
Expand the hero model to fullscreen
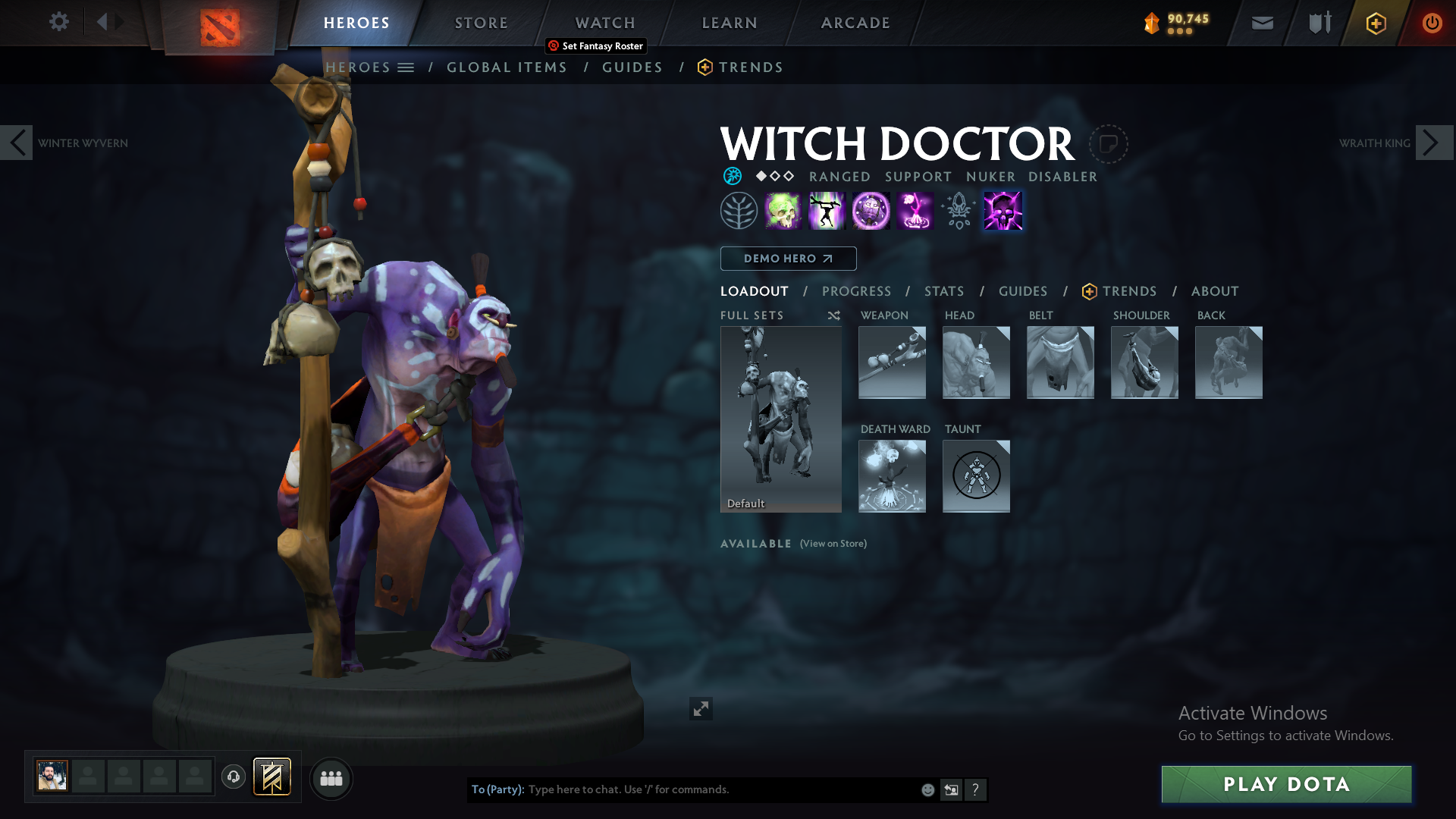[701, 708]
